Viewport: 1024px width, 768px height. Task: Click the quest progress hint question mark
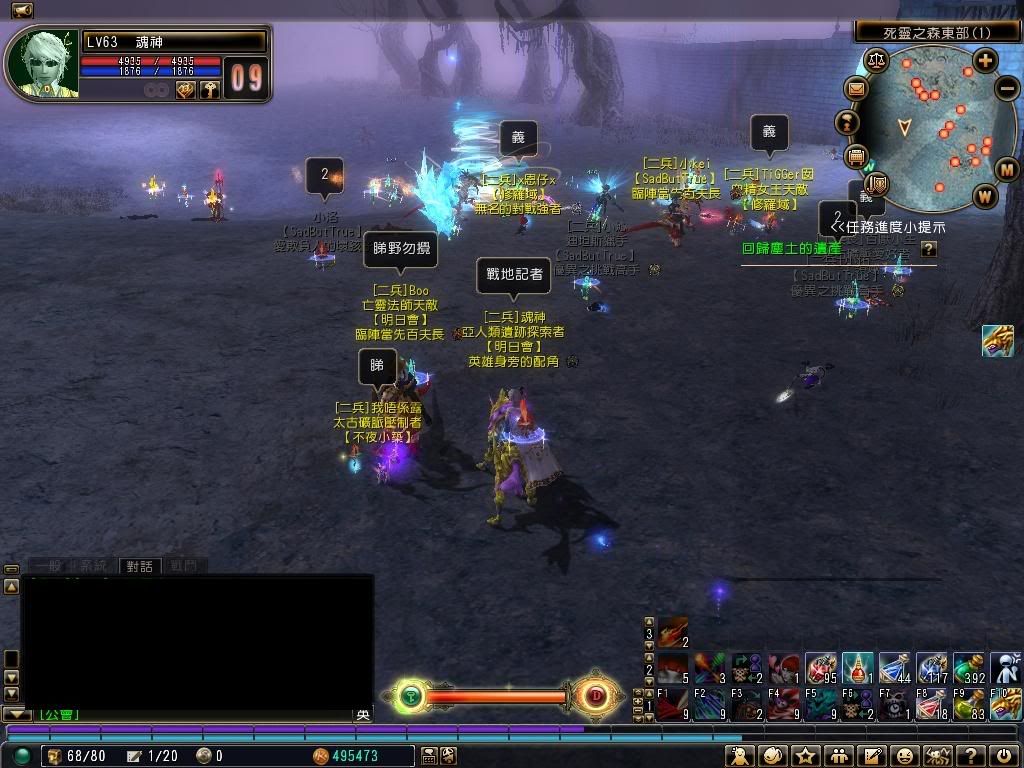pos(929,248)
